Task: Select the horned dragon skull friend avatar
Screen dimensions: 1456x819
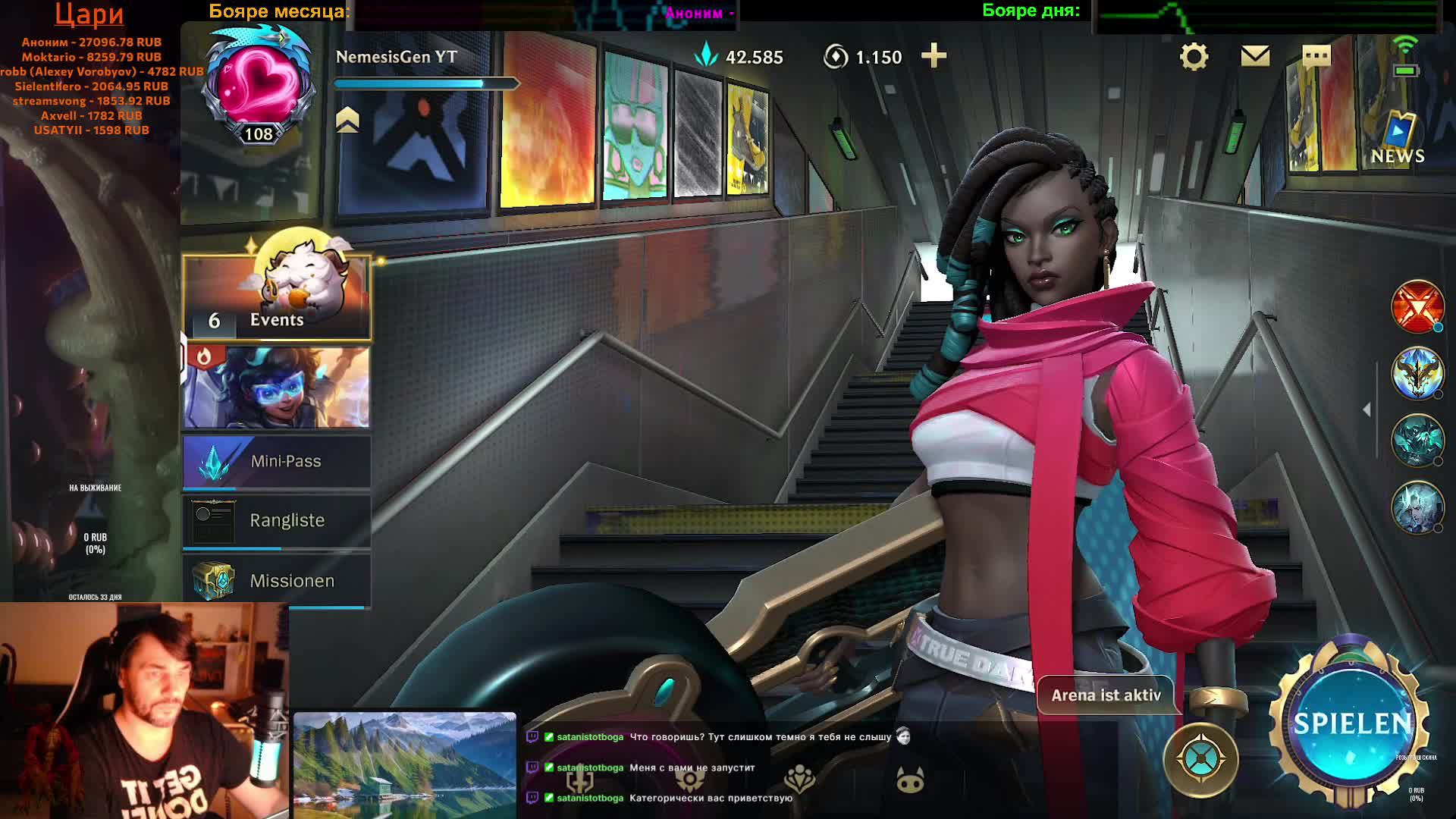Action: (1417, 373)
